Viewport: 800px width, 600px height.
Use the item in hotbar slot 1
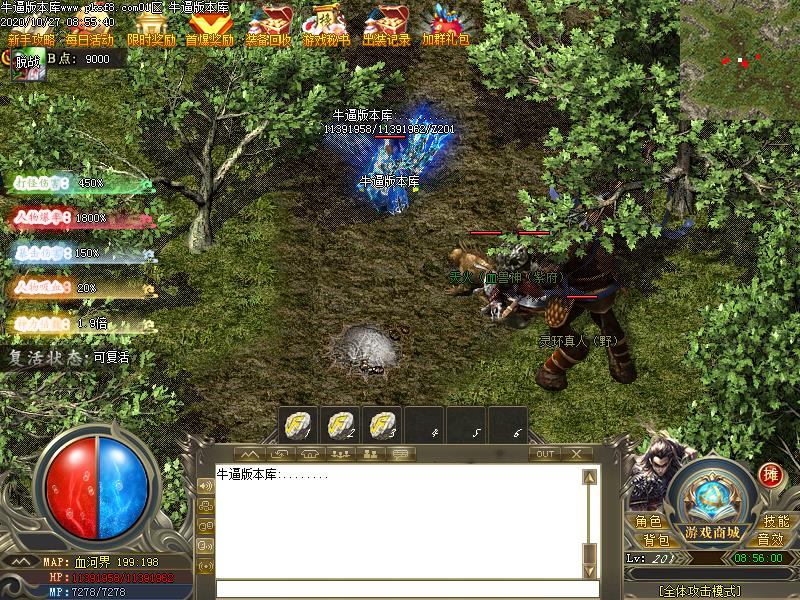pos(298,424)
